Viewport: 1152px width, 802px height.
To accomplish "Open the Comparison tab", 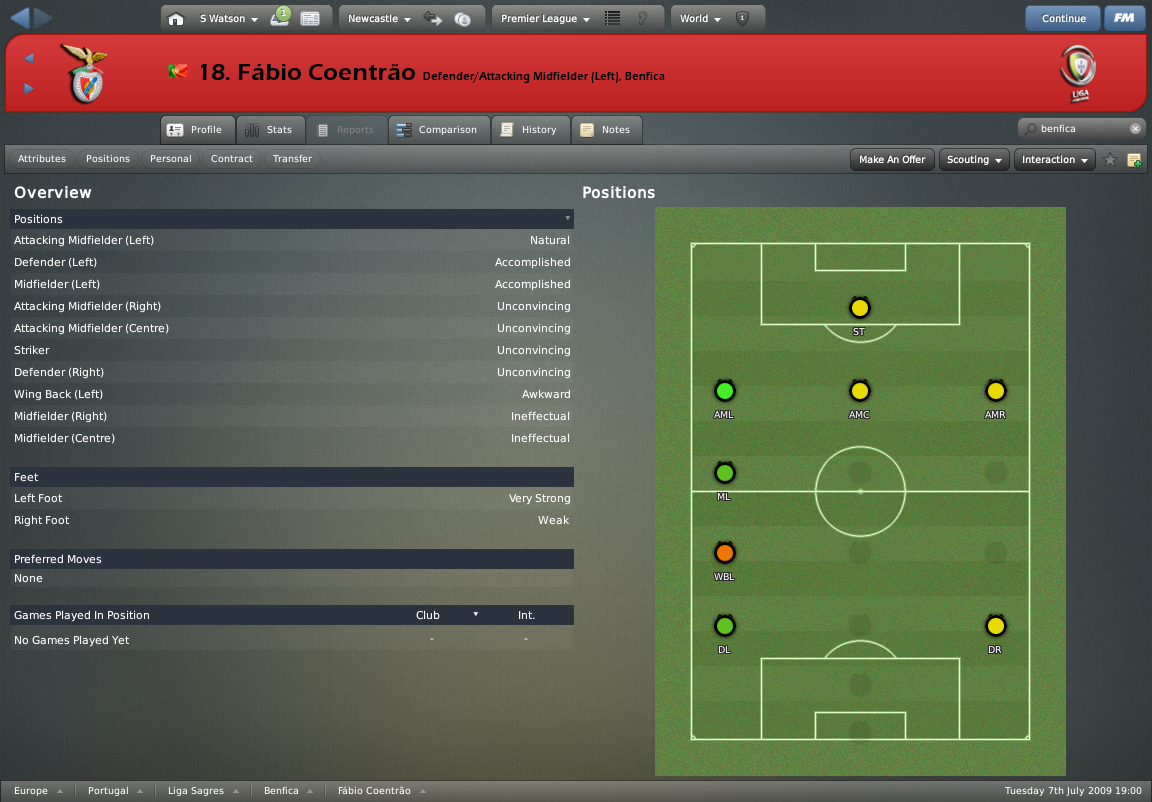I will (x=437, y=130).
